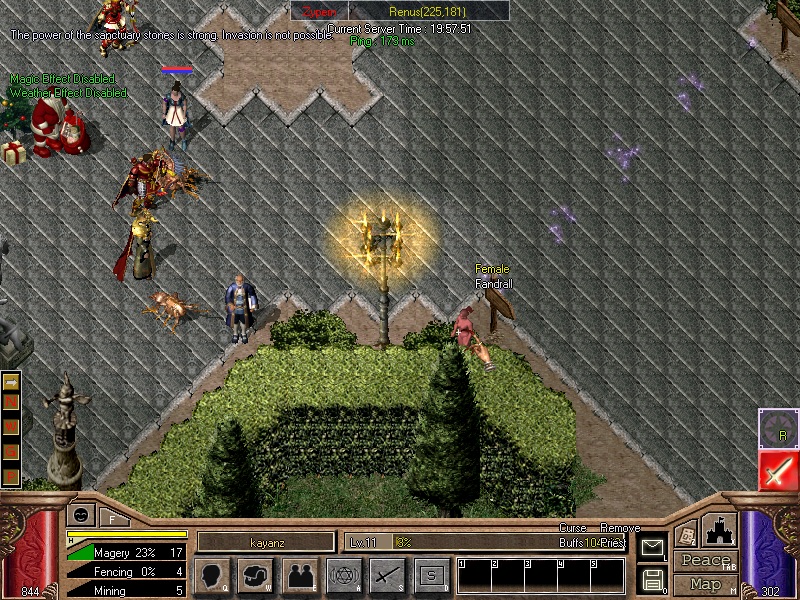Image resolution: width=800 pixels, height=600 pixels.
Task: Select the Fencing skill row
Action: tap(127, 572)
